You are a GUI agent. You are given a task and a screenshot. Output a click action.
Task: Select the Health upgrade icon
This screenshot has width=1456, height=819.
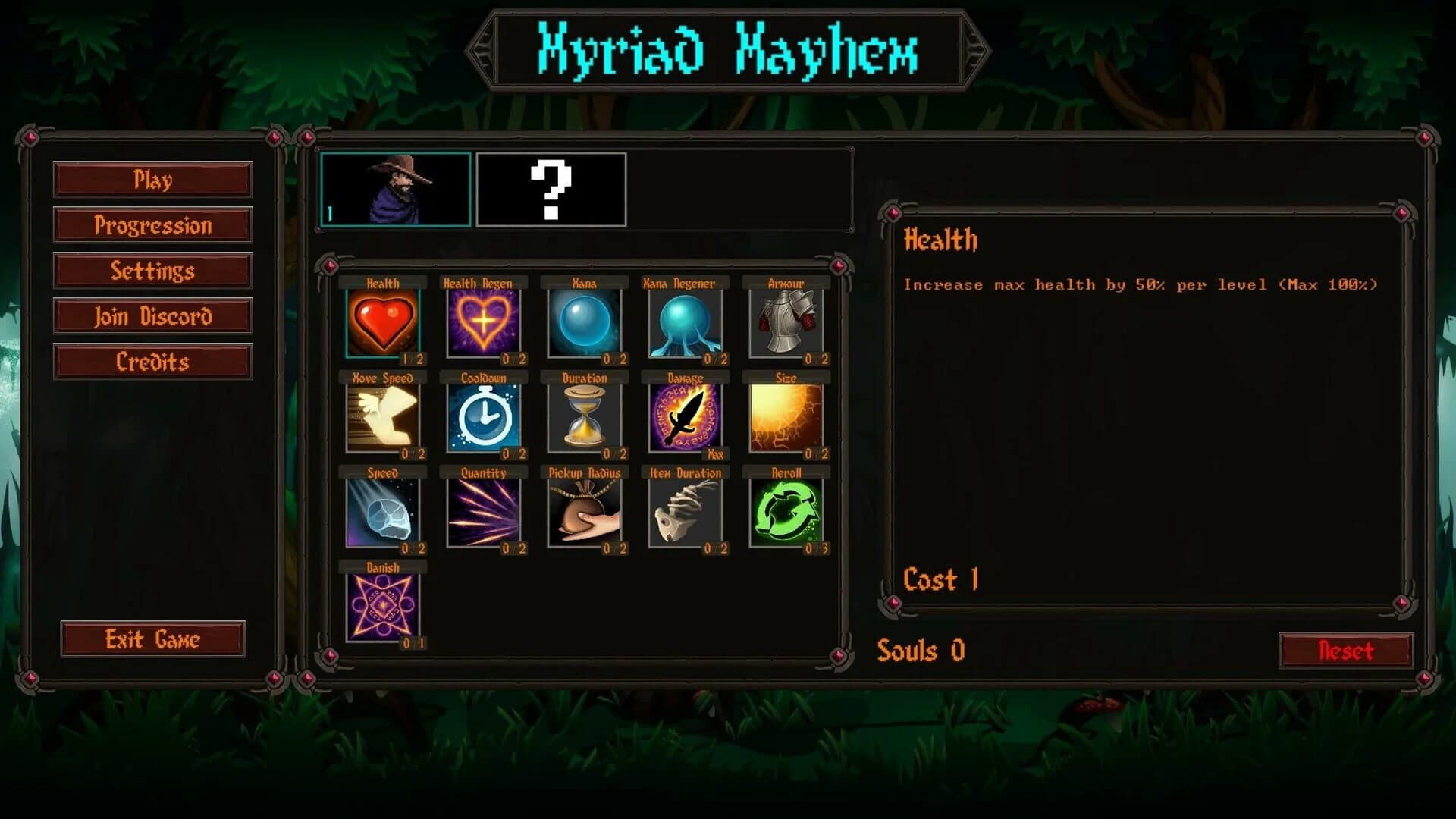point(384,322)
